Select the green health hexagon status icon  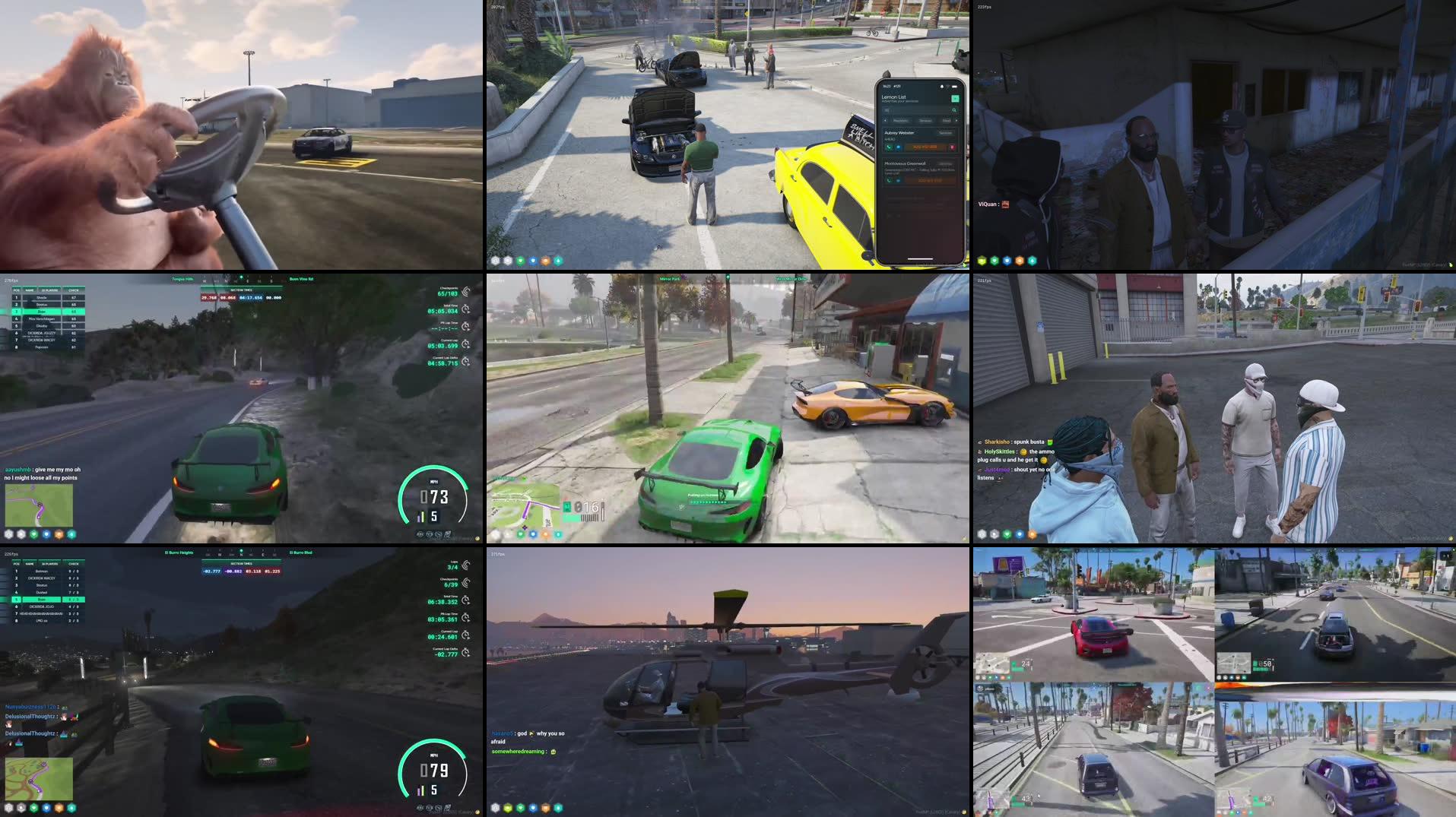[521, 261]
